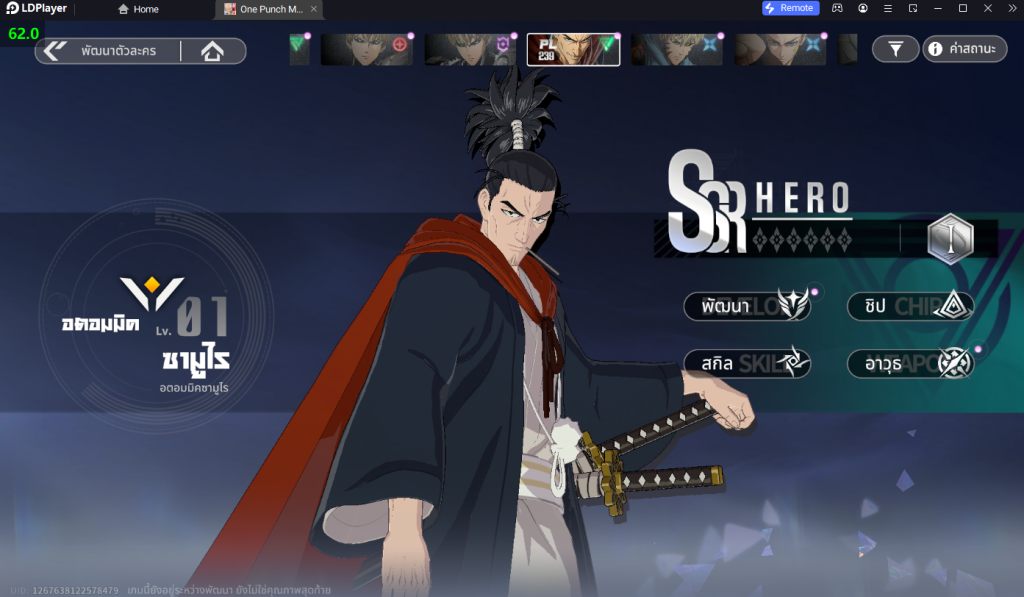Open the character filter
The image size is (1024, 597).
[x=895, y=48]
